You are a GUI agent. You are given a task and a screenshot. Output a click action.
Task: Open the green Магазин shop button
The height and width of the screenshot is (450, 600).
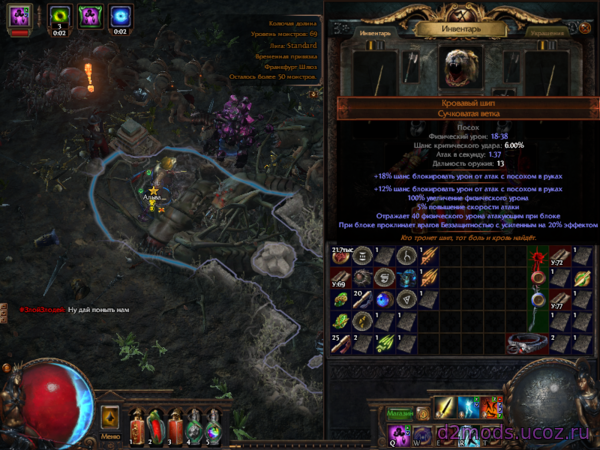[x=400, y=414]
